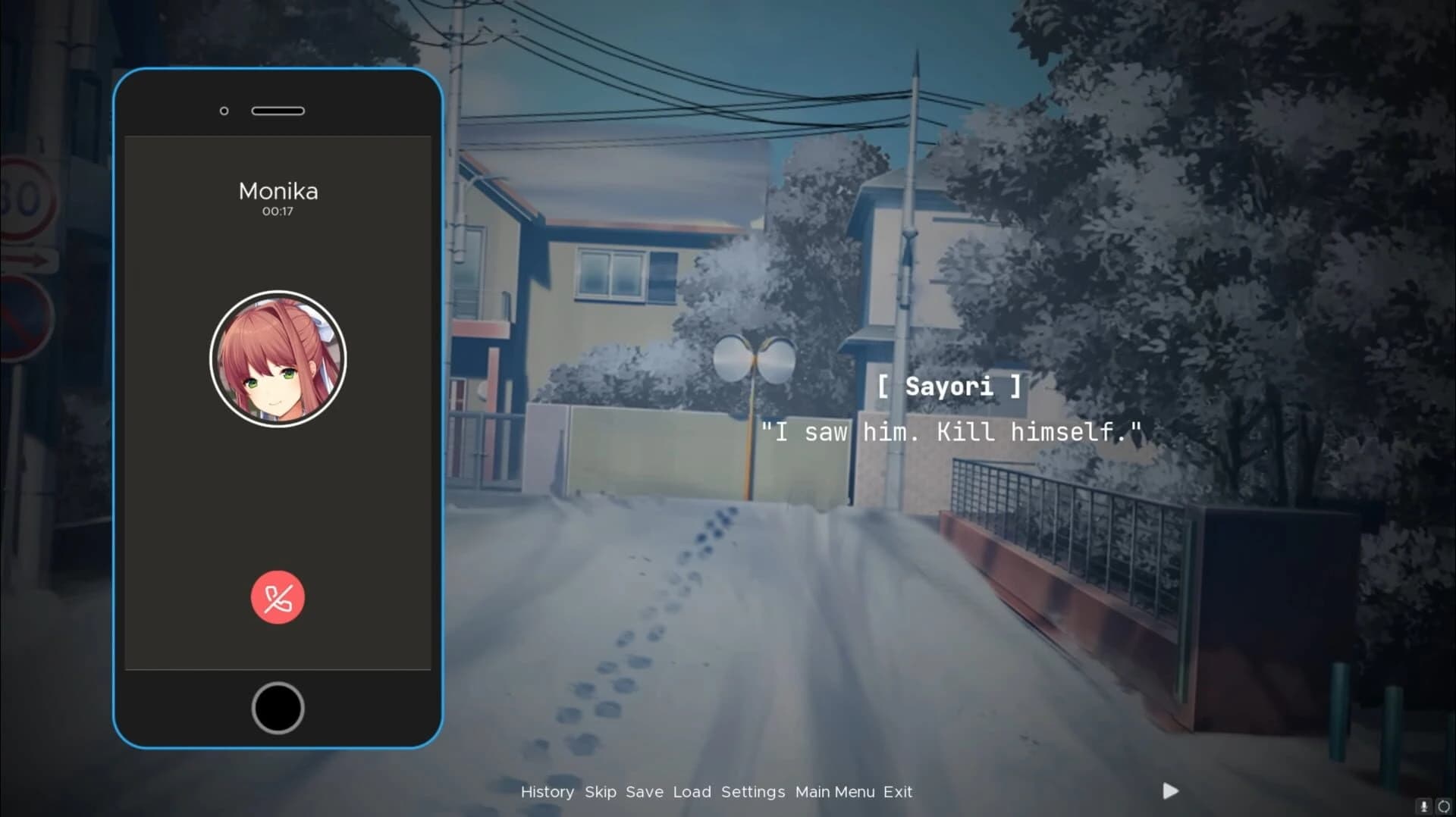
Task: Open the Settings screen
Action: pyautogui.click(x=754, y=792)
